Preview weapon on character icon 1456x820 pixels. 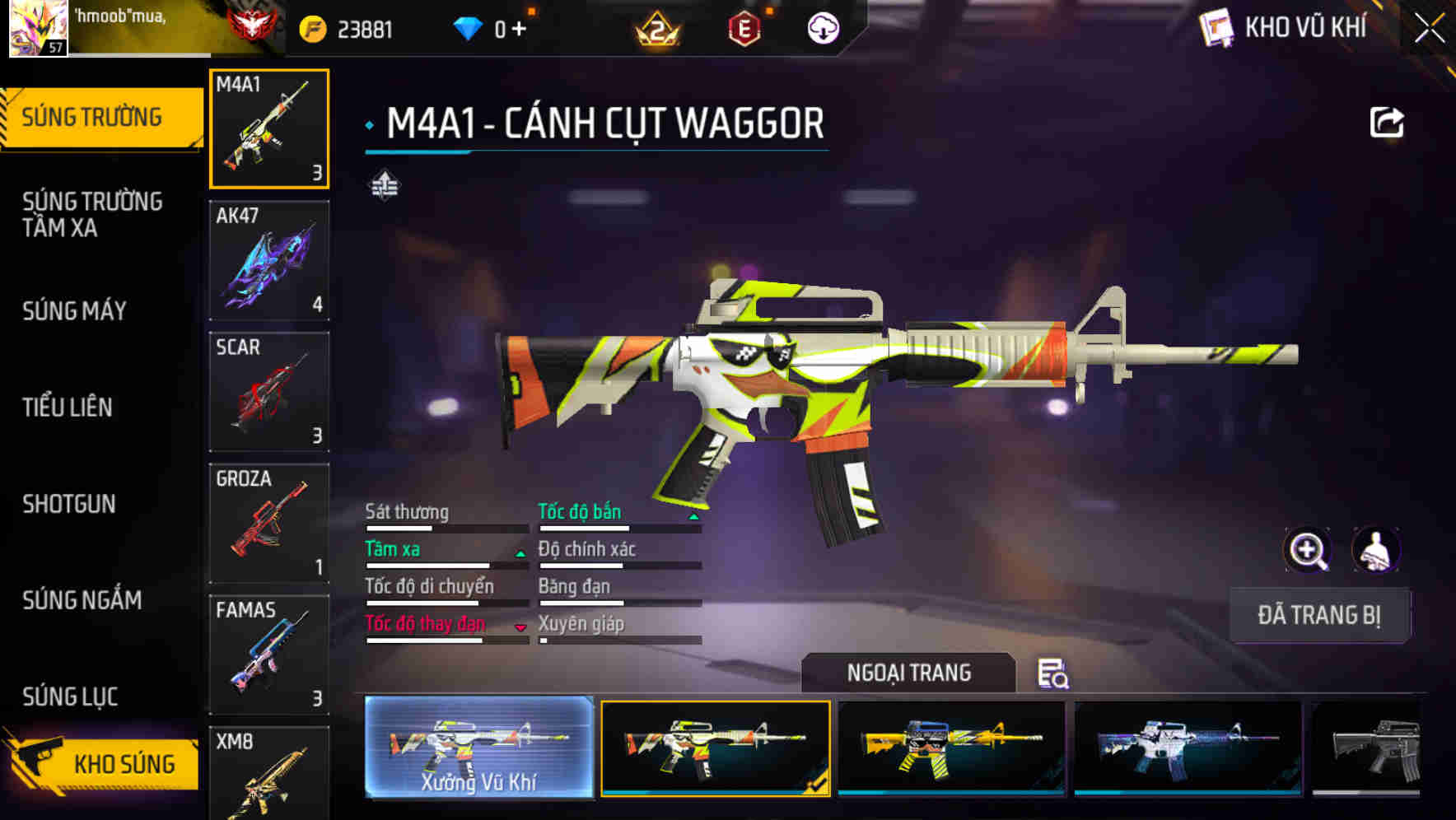coord(1375,550)
